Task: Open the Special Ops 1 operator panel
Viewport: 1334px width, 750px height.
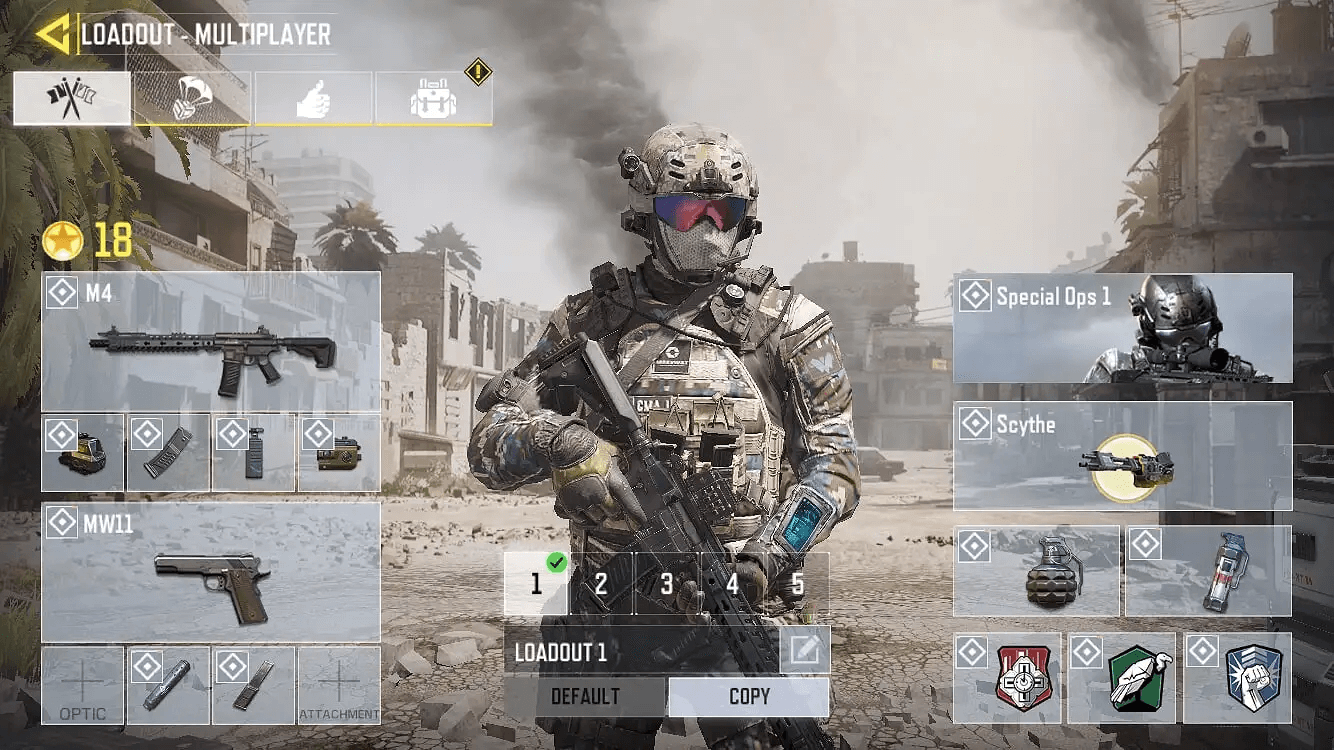Action: click(x=1122, y=327)
